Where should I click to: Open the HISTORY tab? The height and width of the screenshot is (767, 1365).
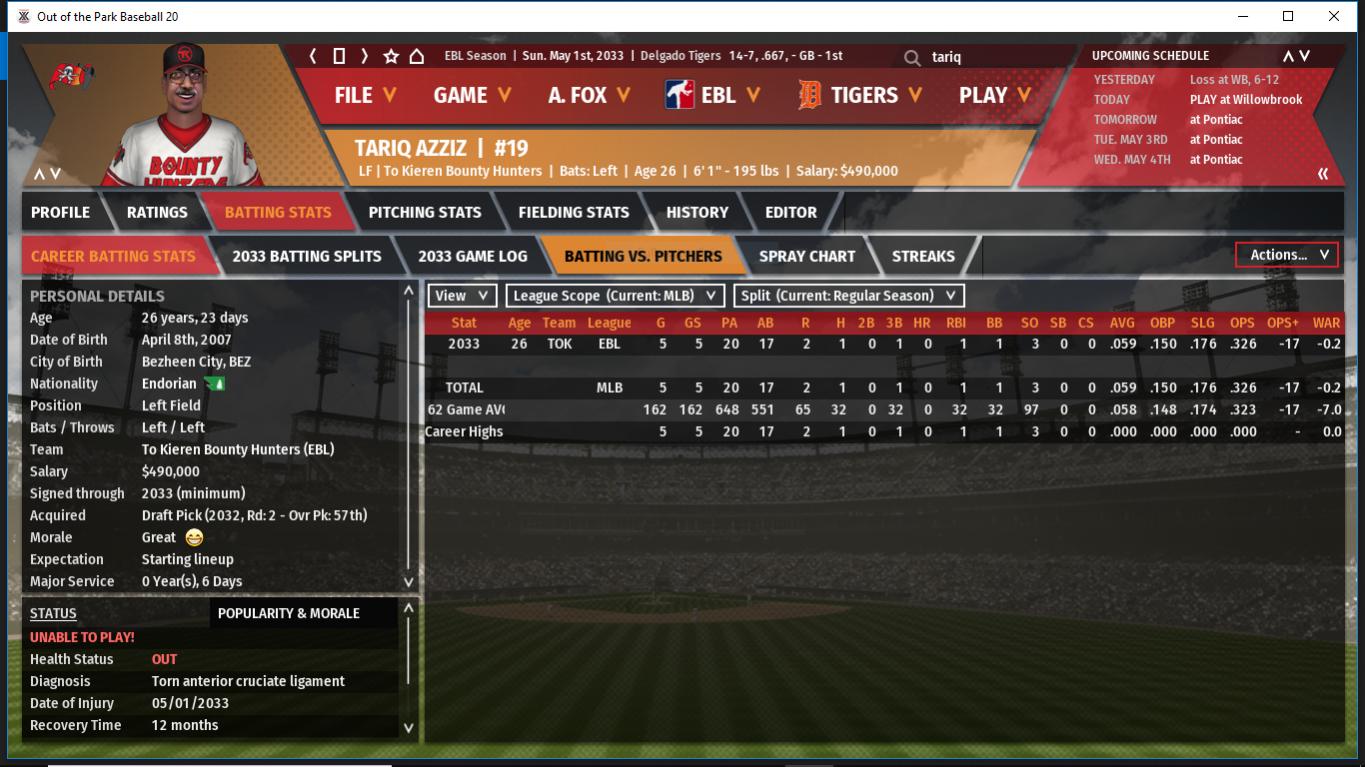(x=697, y=212)
